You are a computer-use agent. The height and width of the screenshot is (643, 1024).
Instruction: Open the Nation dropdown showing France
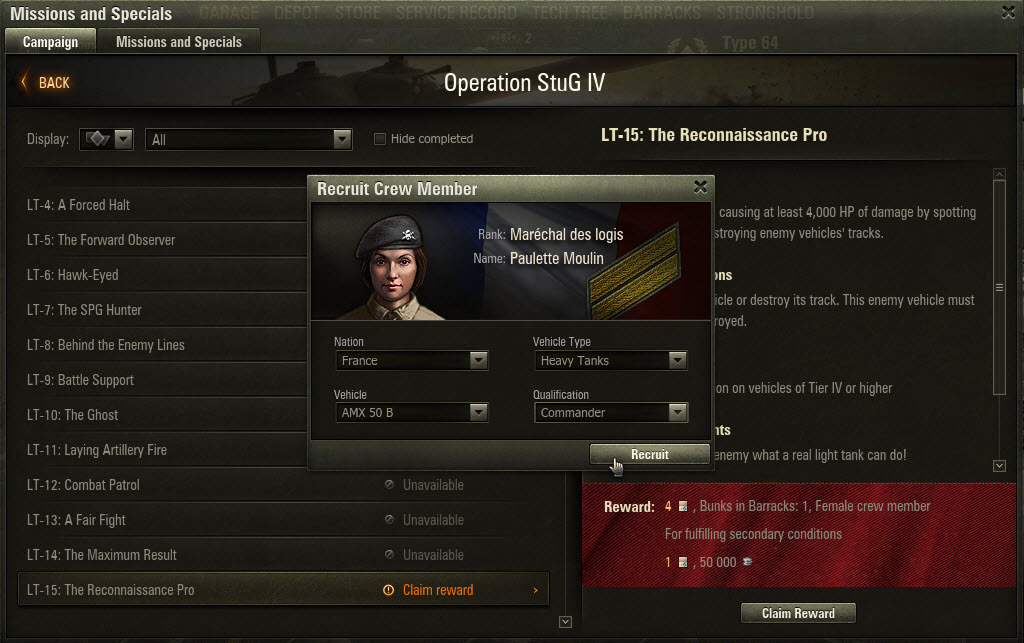pyautogui.click(x=411, y=360)
